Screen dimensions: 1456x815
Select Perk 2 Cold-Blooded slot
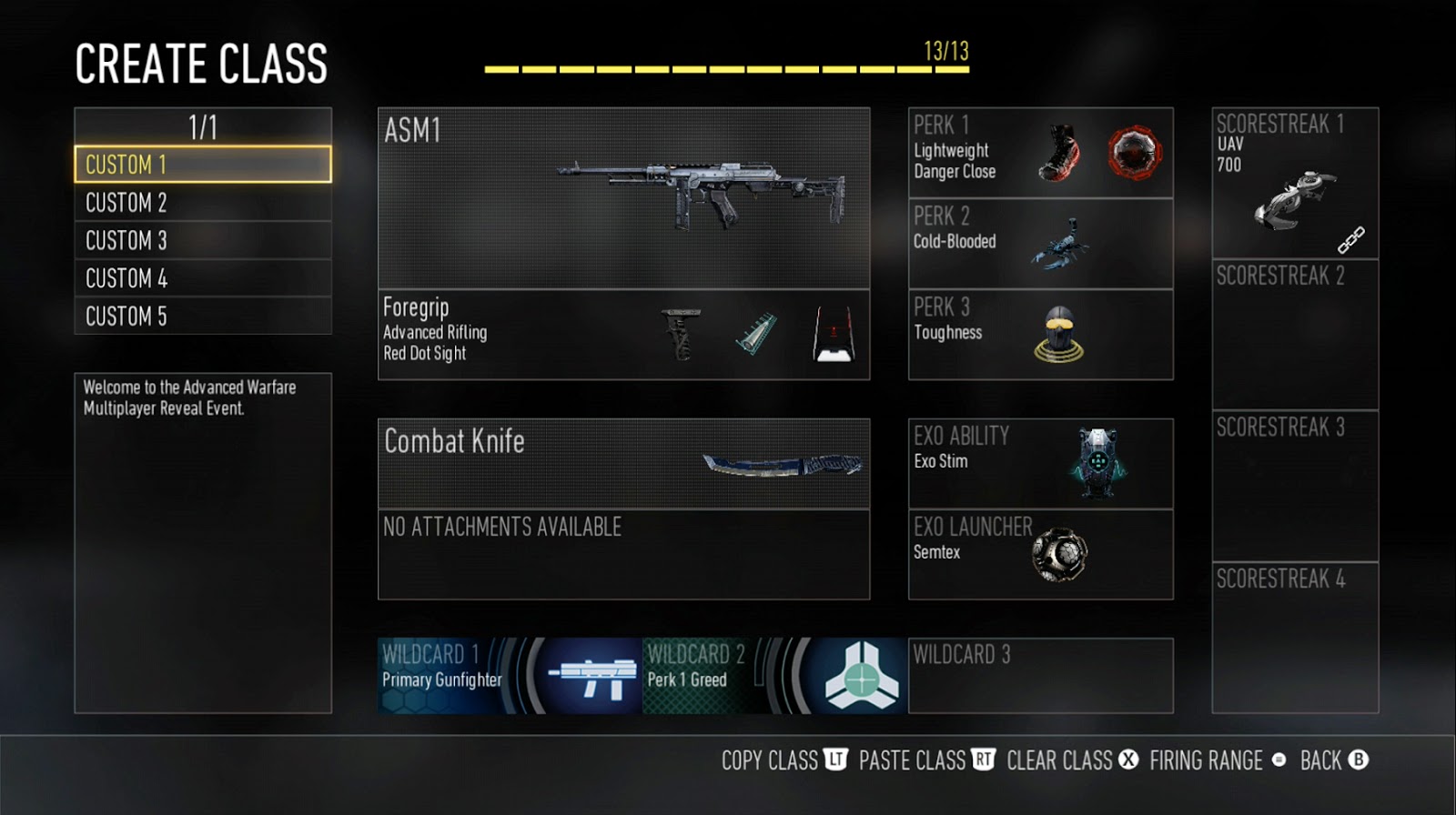(x=1040, y=244)
